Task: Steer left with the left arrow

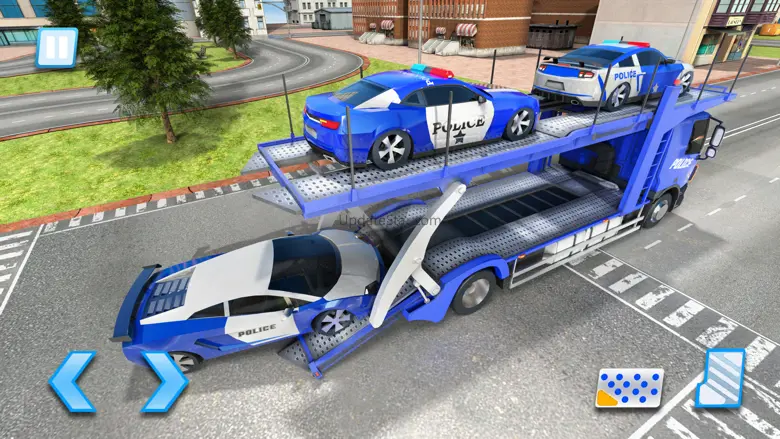Action: click(x=73, y=381)
